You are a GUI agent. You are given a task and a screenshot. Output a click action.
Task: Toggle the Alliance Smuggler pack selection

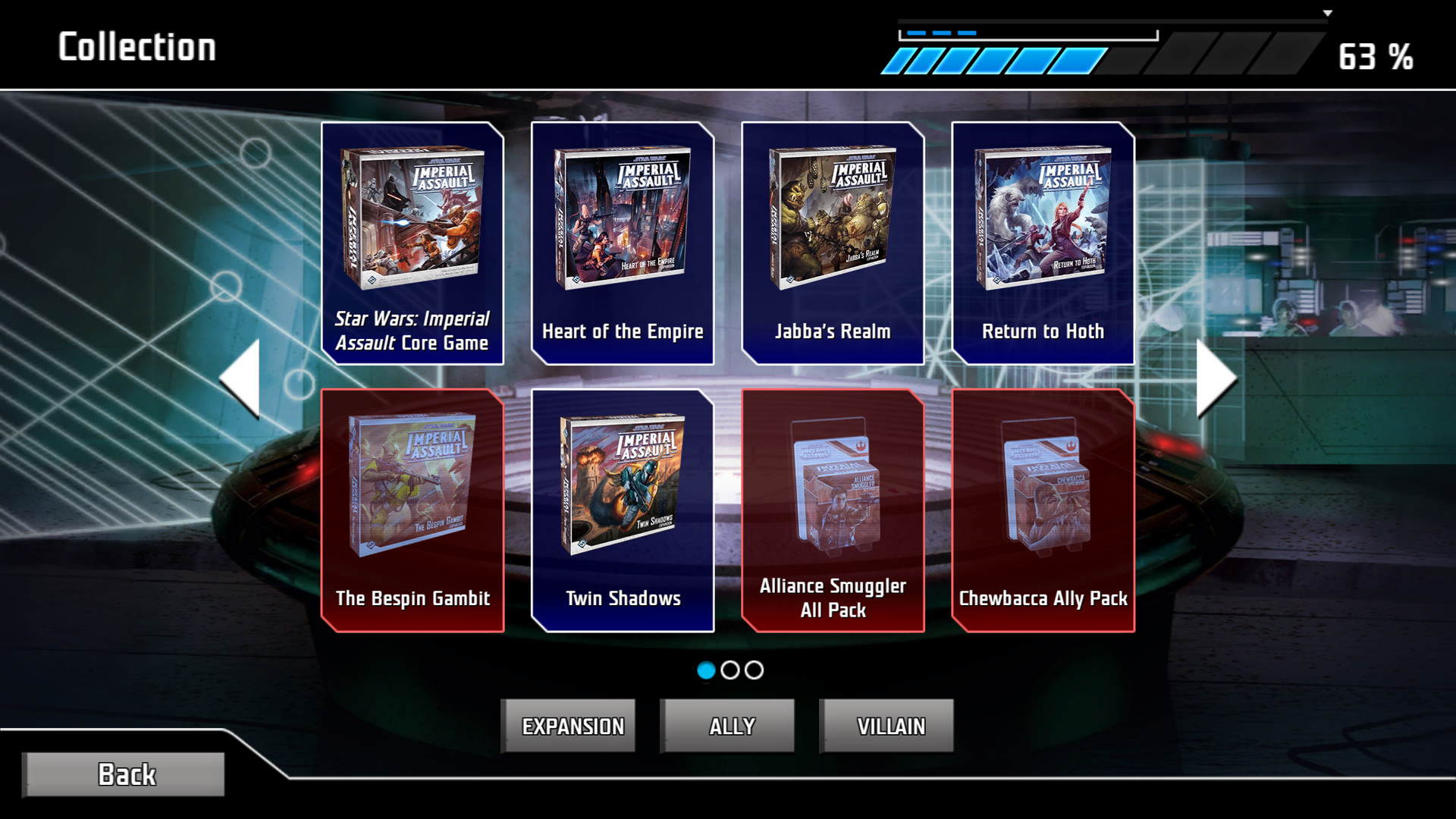(x=831, y=508)
